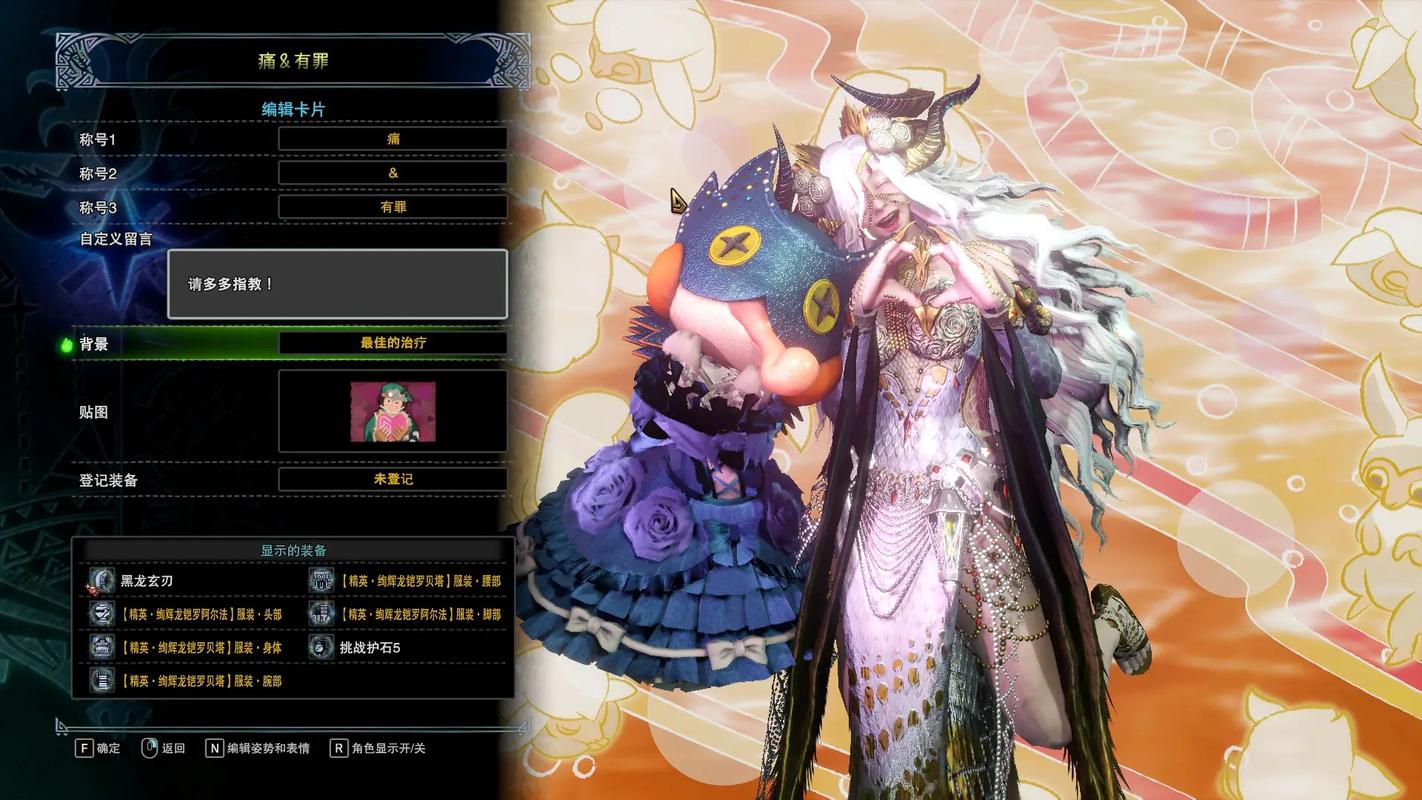Image resolution: width=1422 pixels, height=800 pixels.
Task: Open the 登记装备 field showing 未登记
Action: coord(392,479)
